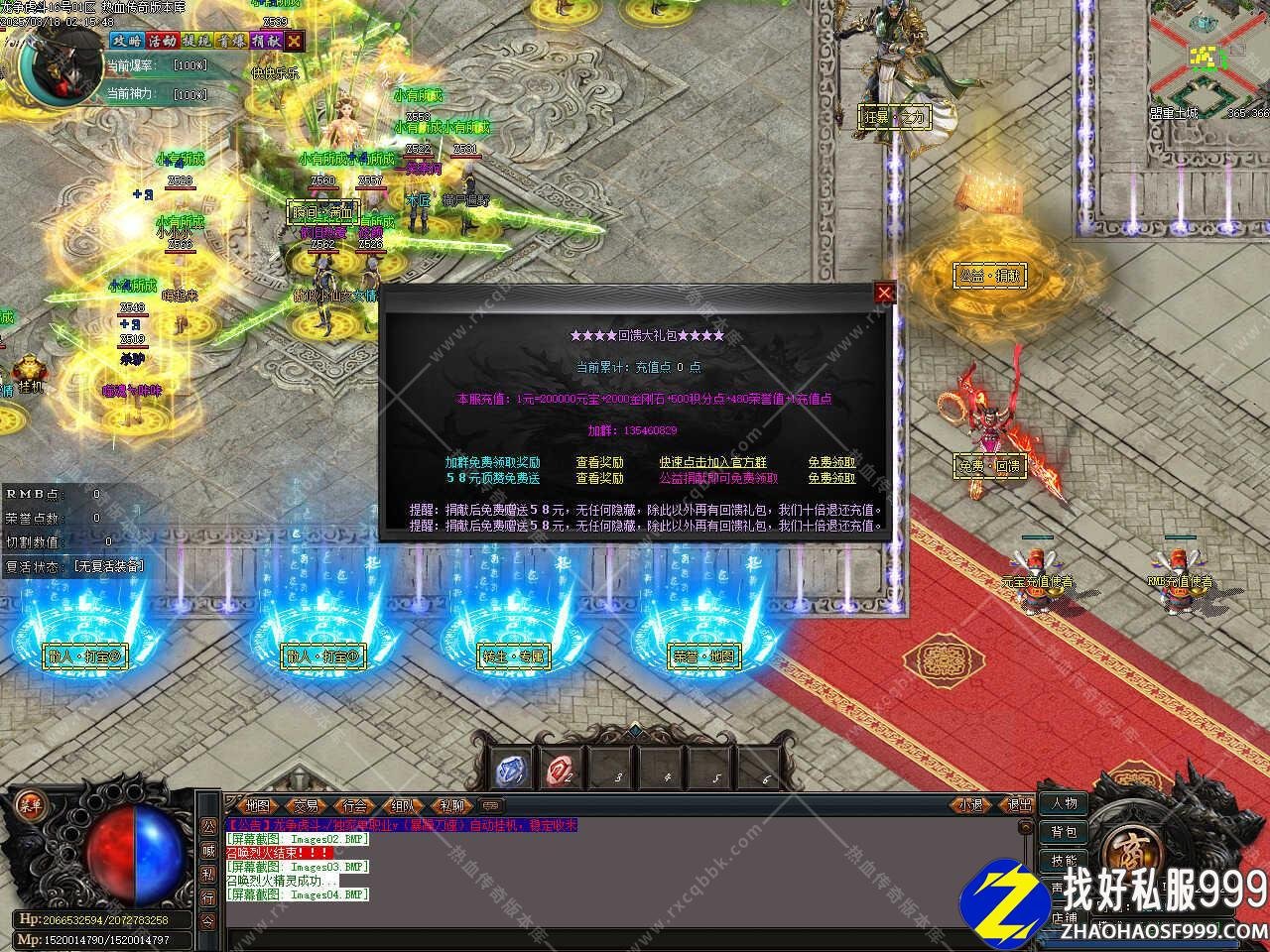Click the 退出 exit button
The height and width of the screenshot is (952, 1270).
[1019, 805]
